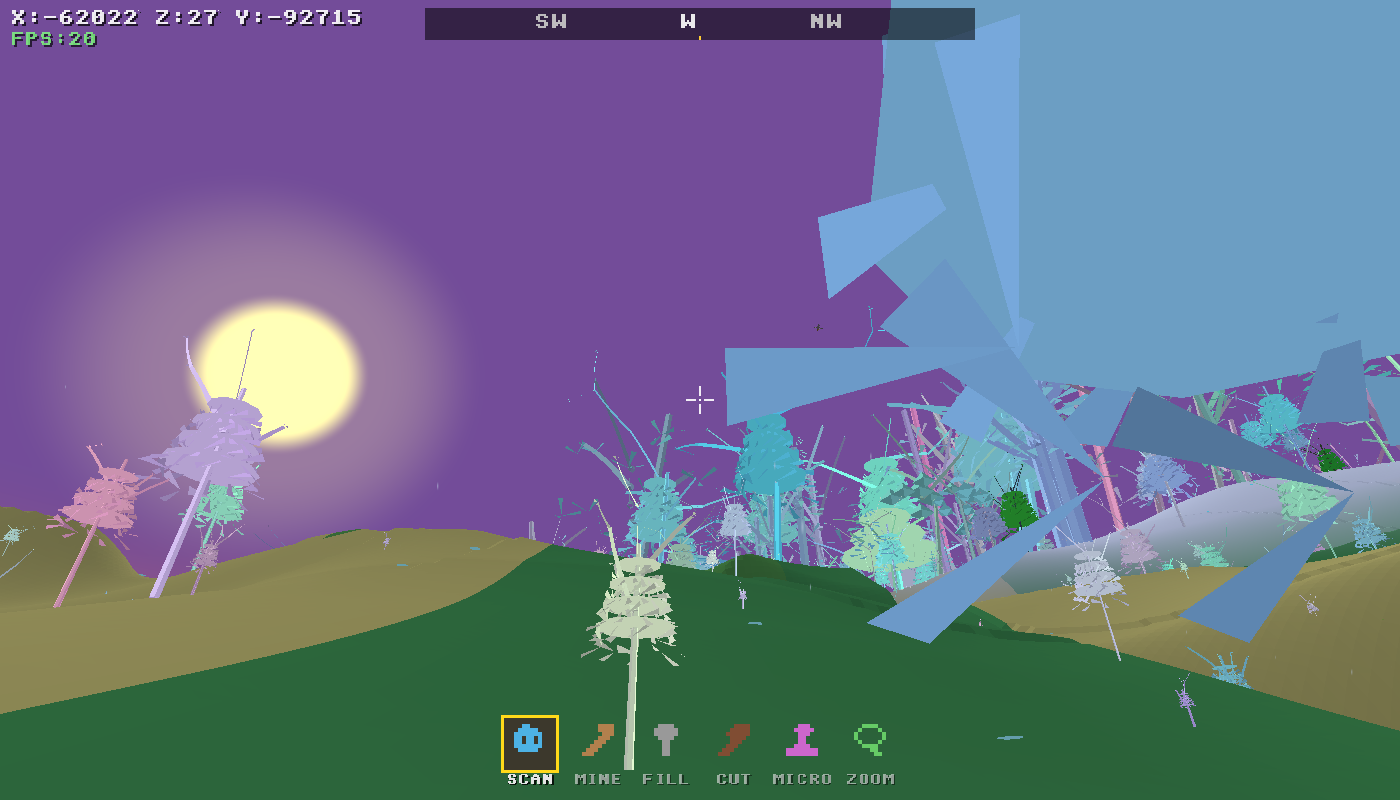Click the CUT label text

(x=735, y=778)
